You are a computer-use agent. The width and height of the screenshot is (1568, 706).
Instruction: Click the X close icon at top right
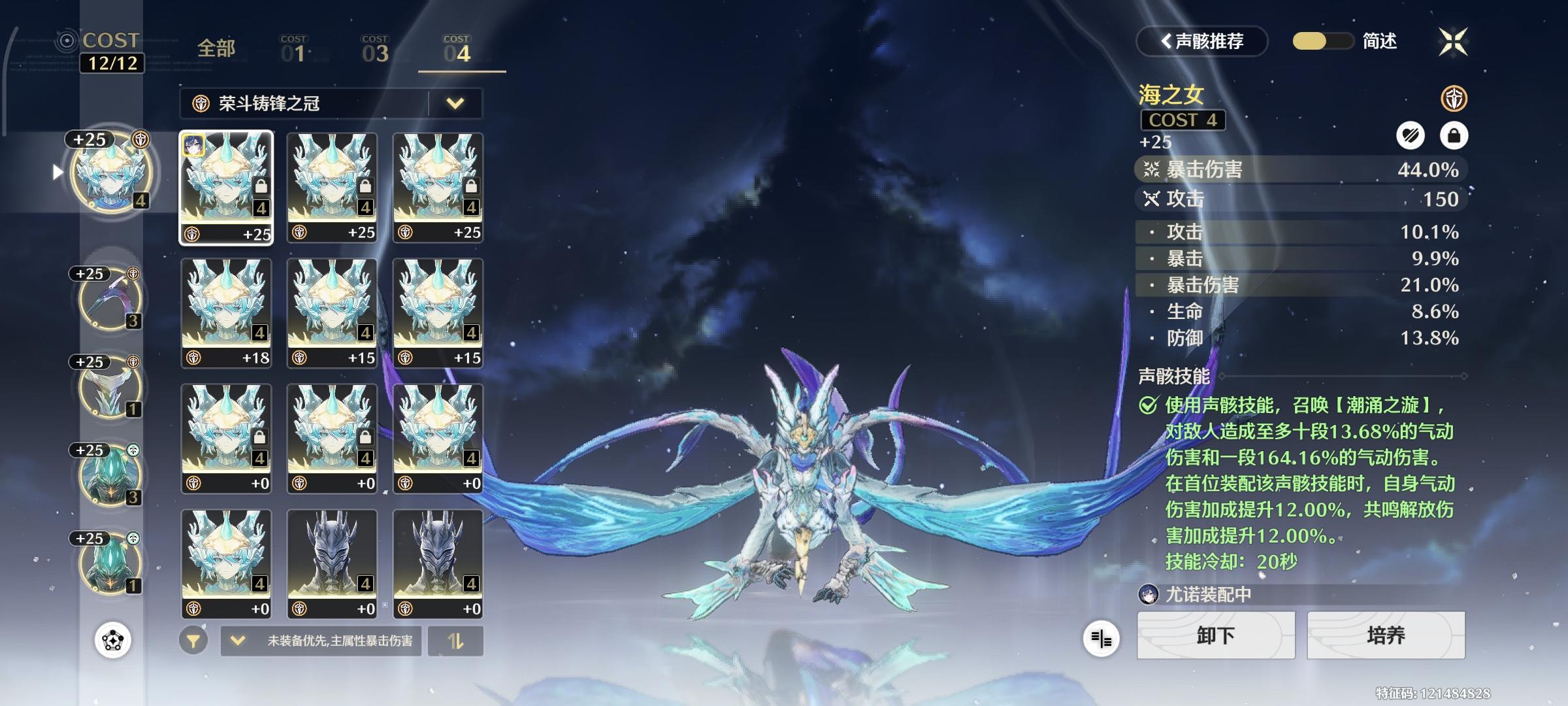pyautogui.click(x=1453, y=42)
